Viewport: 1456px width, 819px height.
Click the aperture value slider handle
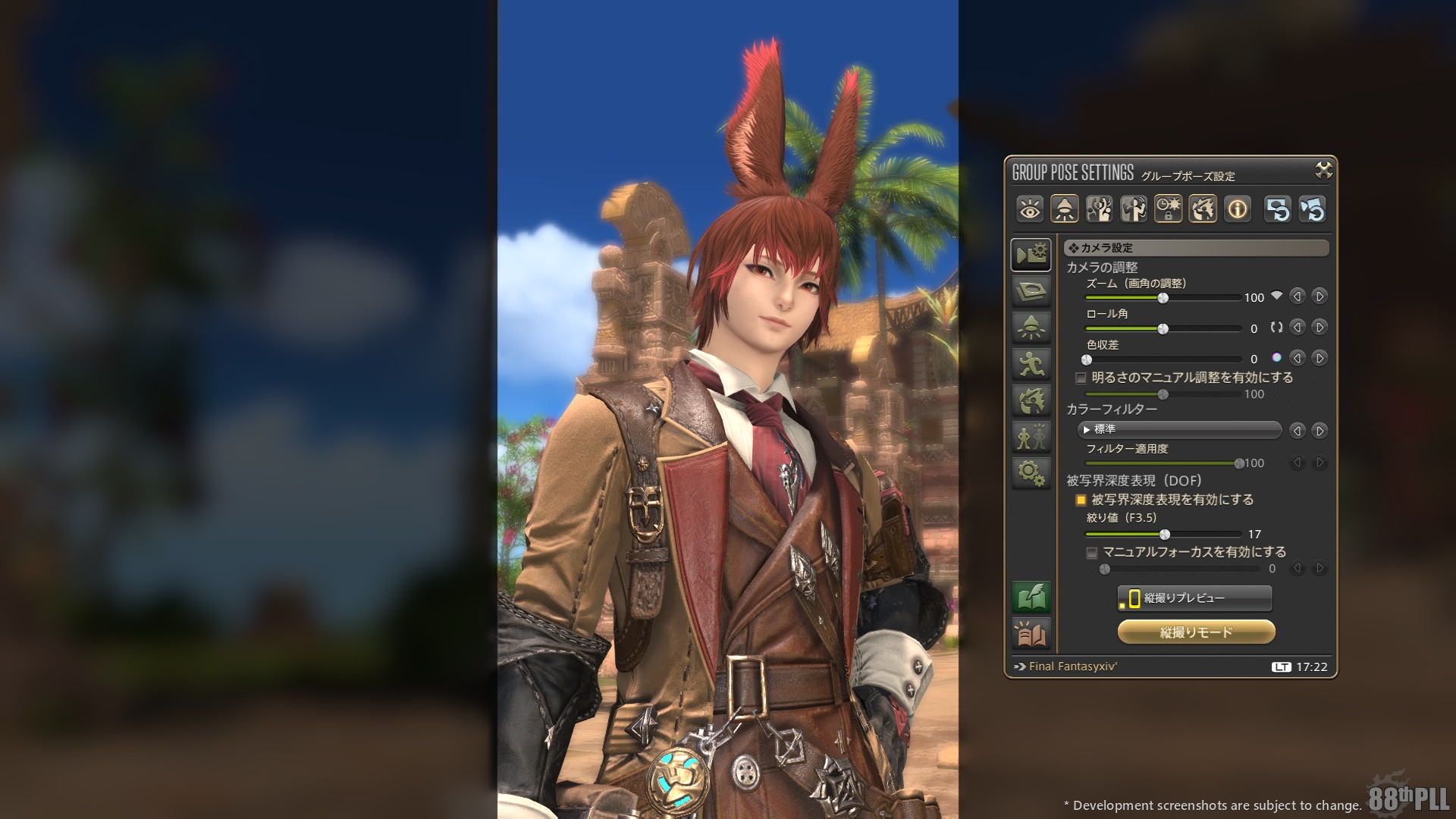[x=1165, y=535]
